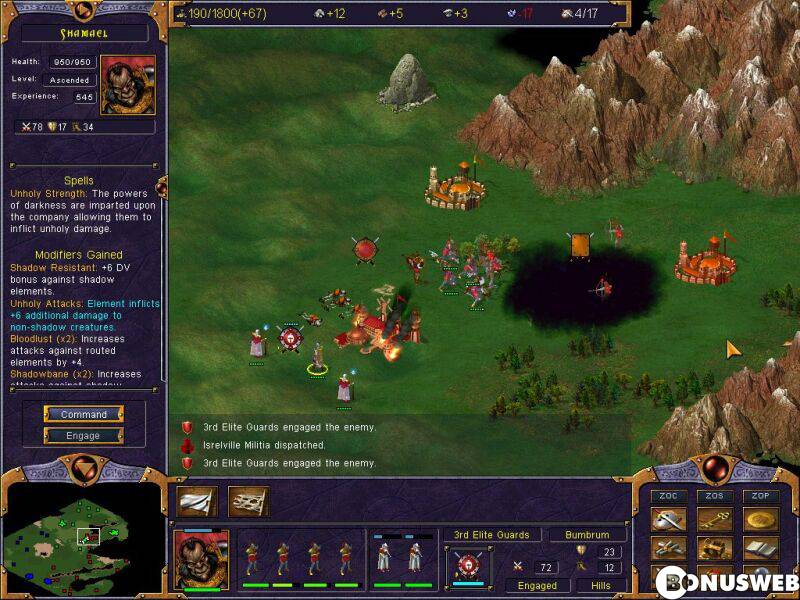Show the ZOP tab
800x600 pixels.
click(x=760, y=496)
